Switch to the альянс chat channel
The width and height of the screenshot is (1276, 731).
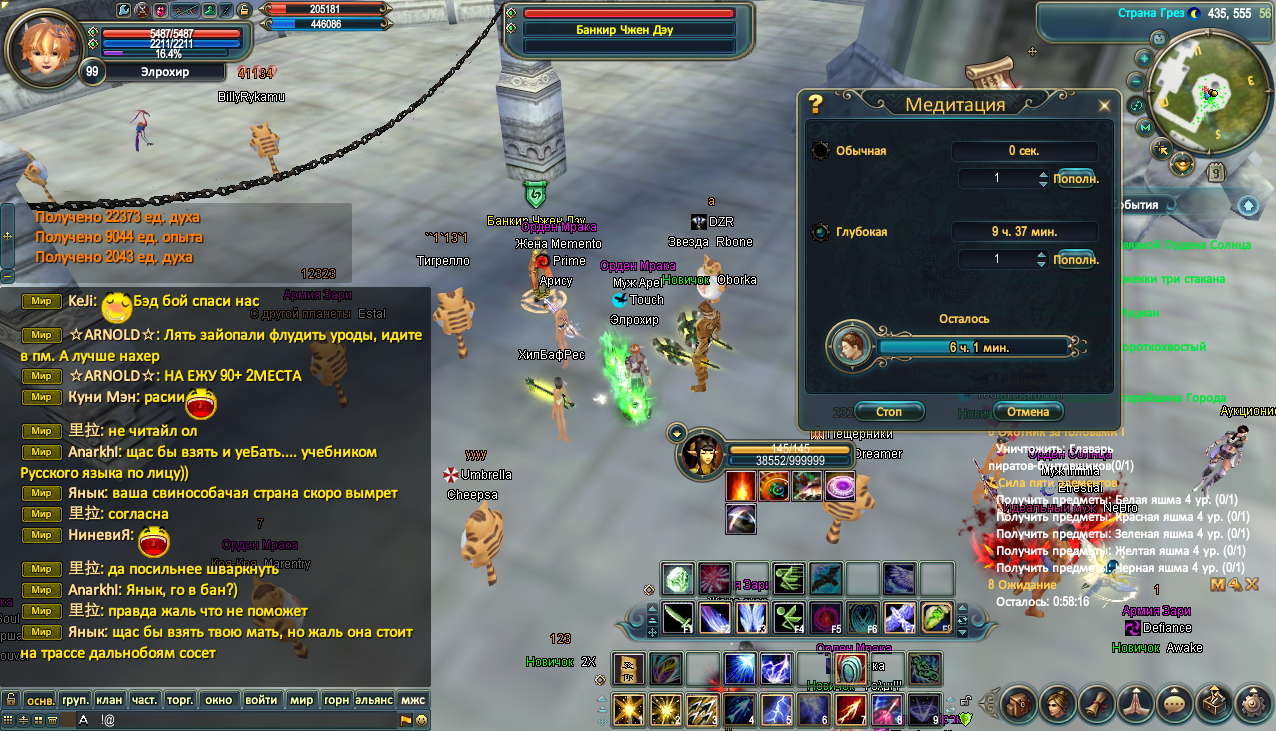point(373,700)
